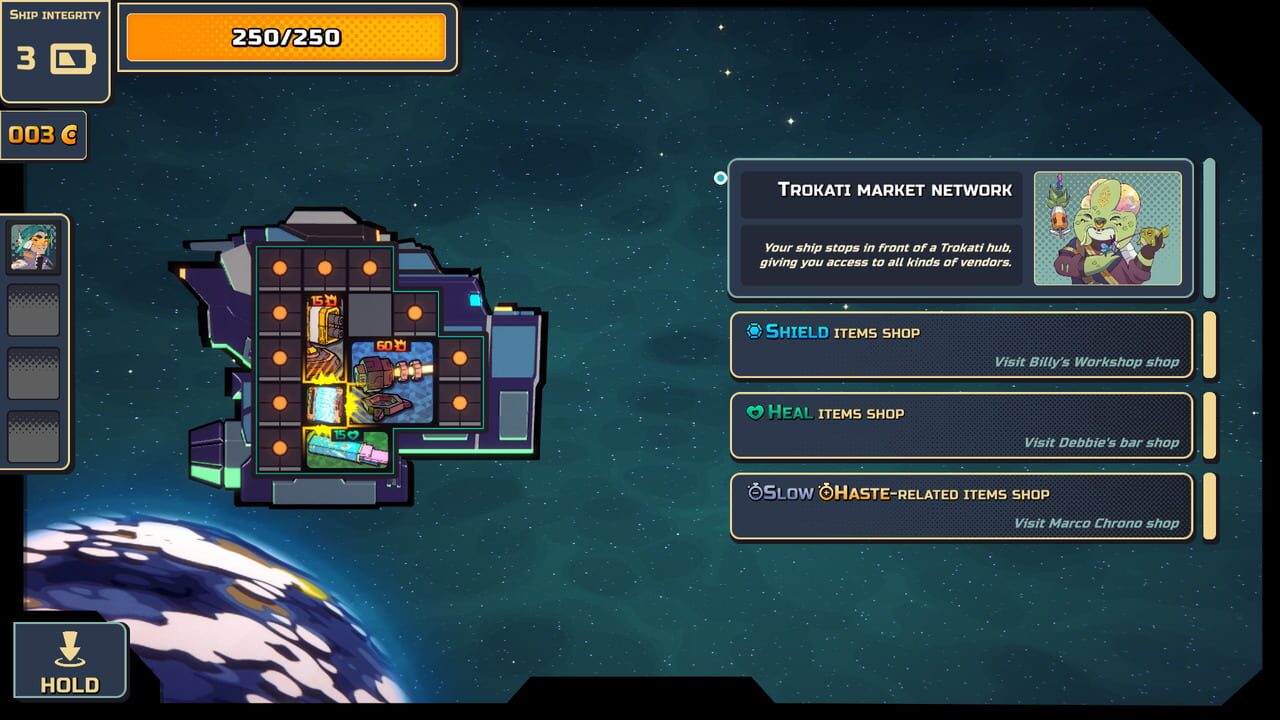This screenshot has height=720, width=1280.
Task: Select the first empty crew slot
Action: (x=33, y=310)
